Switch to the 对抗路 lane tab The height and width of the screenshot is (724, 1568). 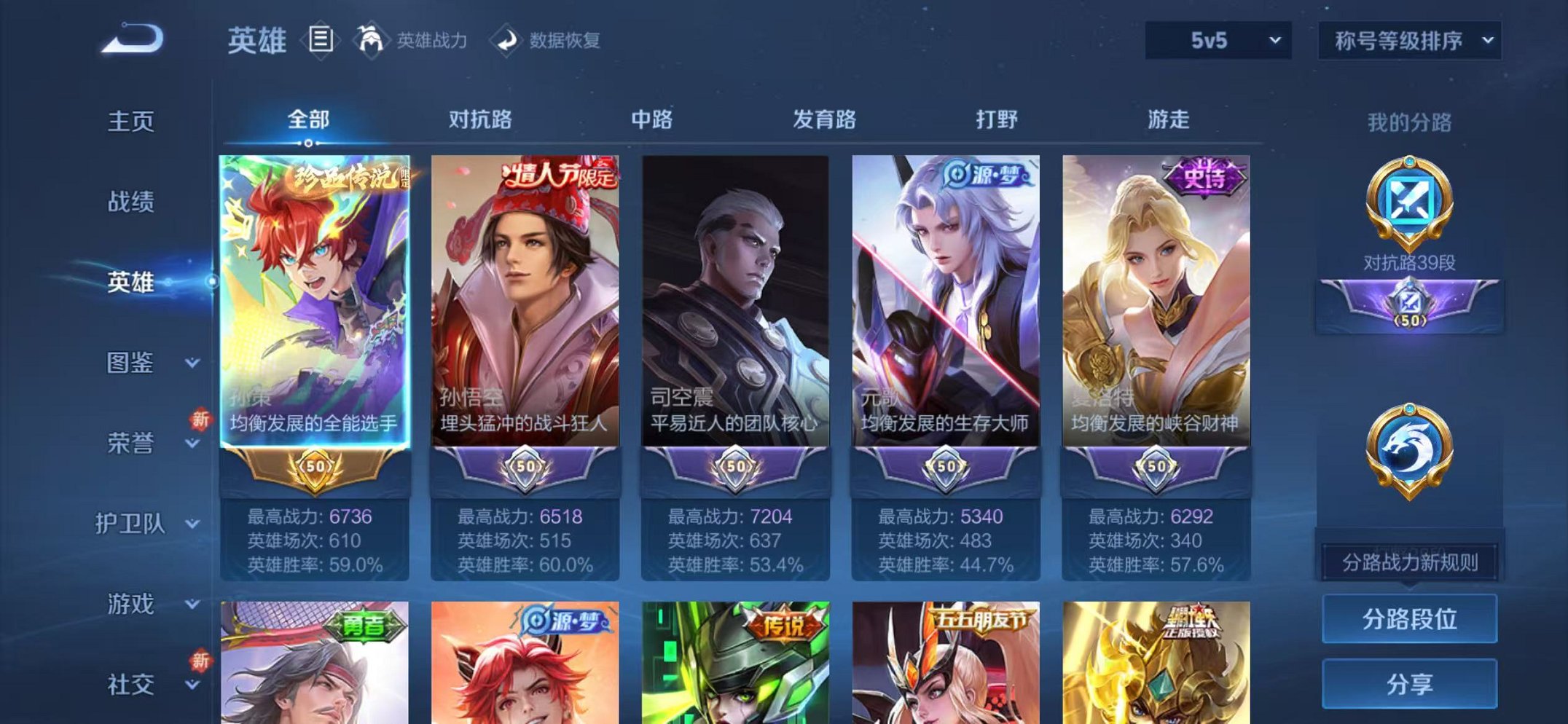tap(479, 120)
